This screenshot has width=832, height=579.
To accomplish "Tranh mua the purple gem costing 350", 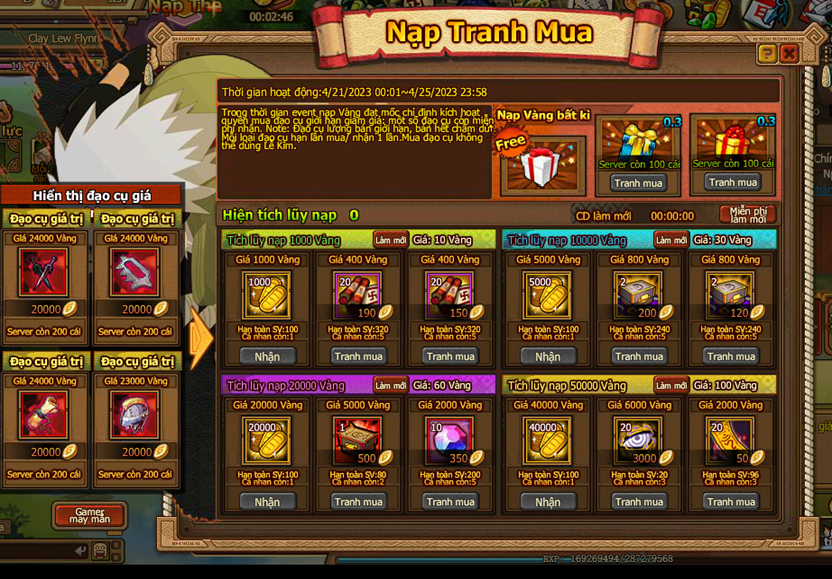I will coord(449,501).
